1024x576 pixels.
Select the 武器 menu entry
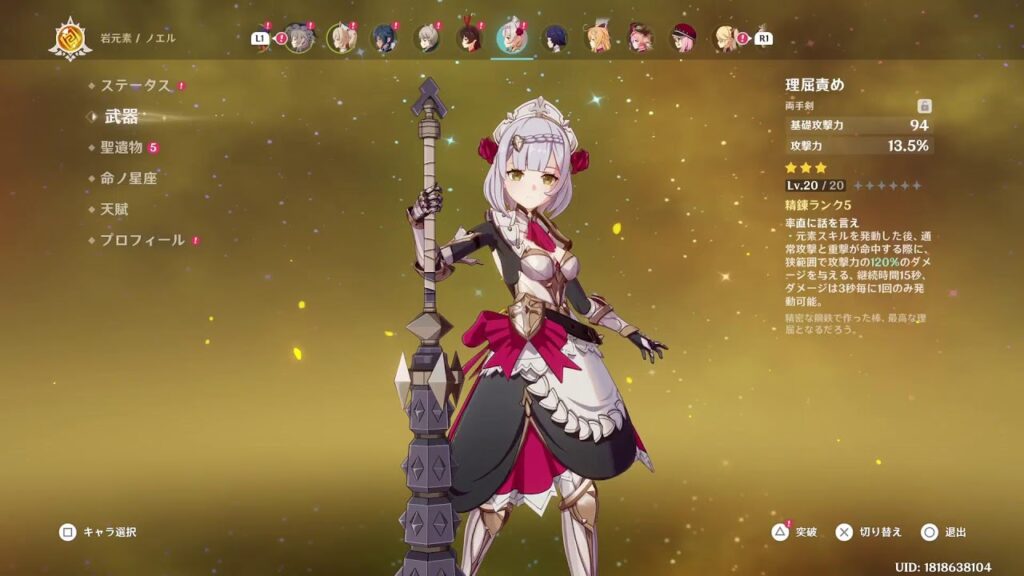coord(121,116)
